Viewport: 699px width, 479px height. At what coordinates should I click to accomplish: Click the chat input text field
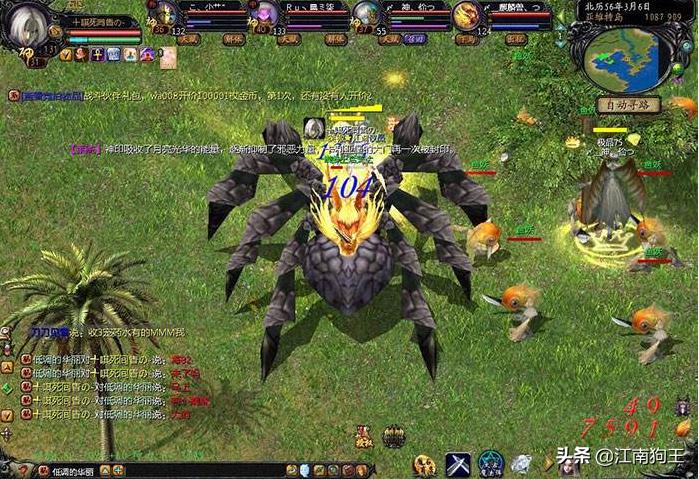coord(150,470)
